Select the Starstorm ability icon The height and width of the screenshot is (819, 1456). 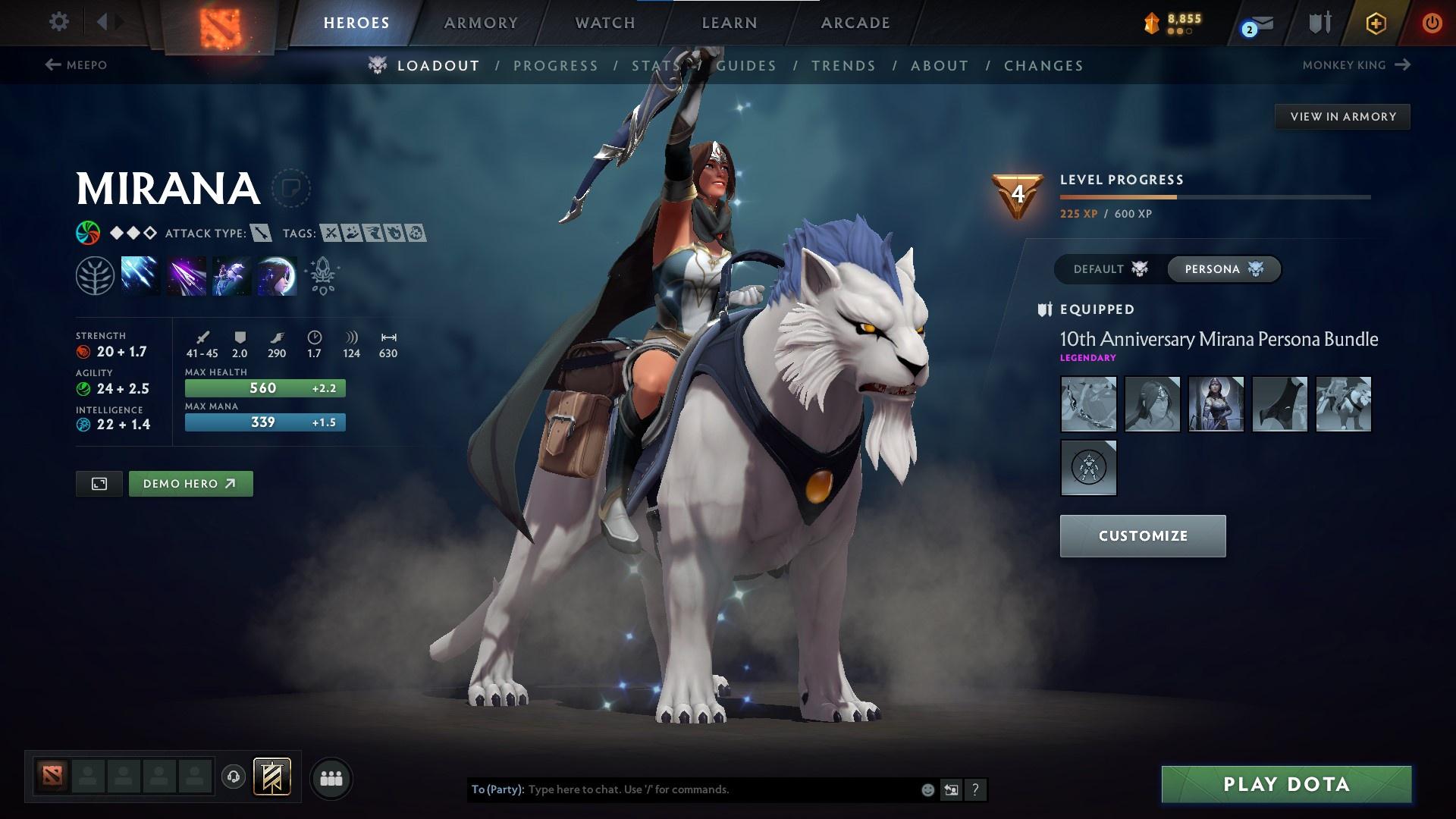pos(142,275)
